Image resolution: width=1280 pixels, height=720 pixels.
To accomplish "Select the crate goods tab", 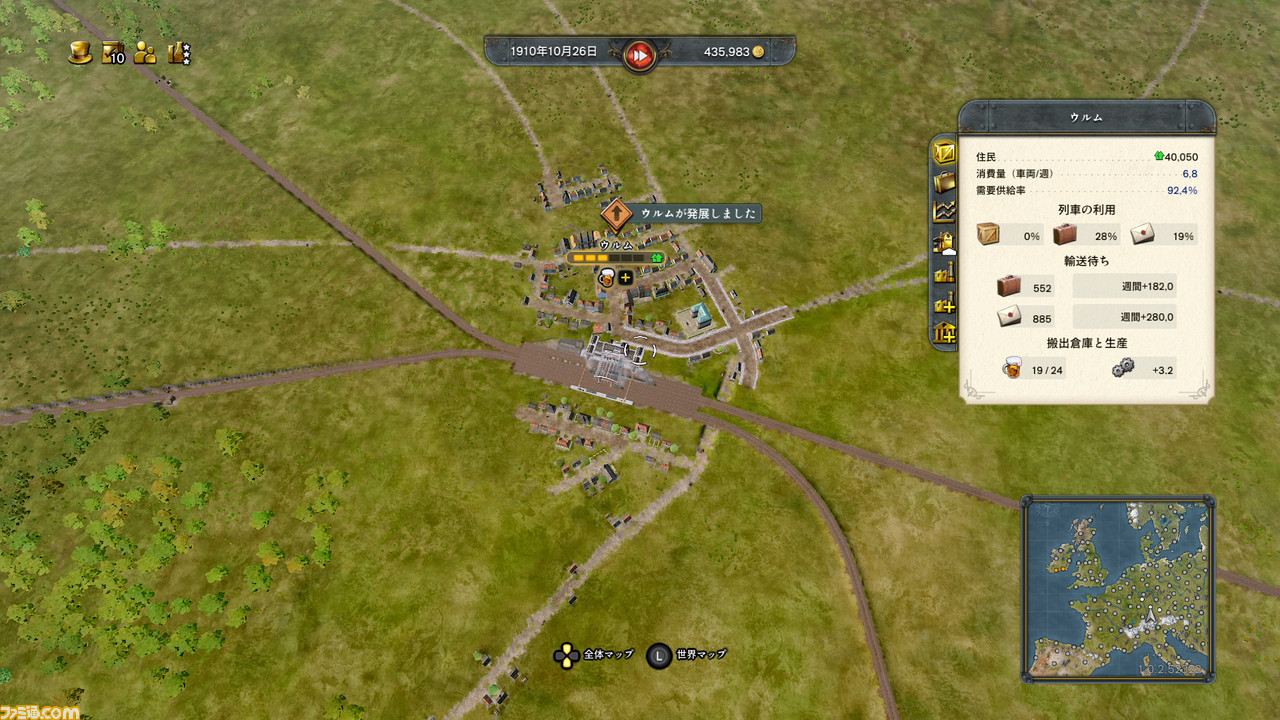I will (944, 153).
